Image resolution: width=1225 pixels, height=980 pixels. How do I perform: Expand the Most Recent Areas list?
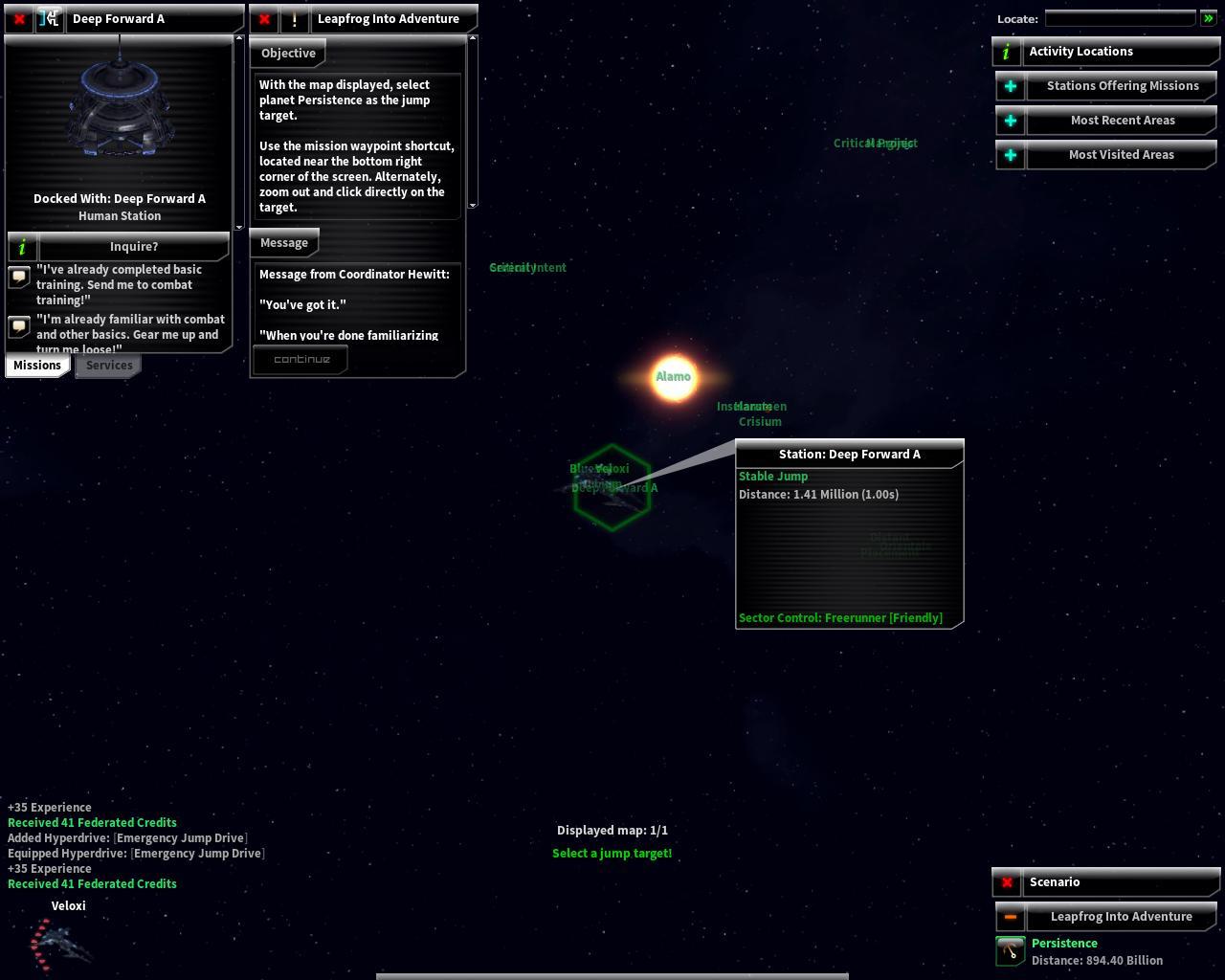point(1011,121)
